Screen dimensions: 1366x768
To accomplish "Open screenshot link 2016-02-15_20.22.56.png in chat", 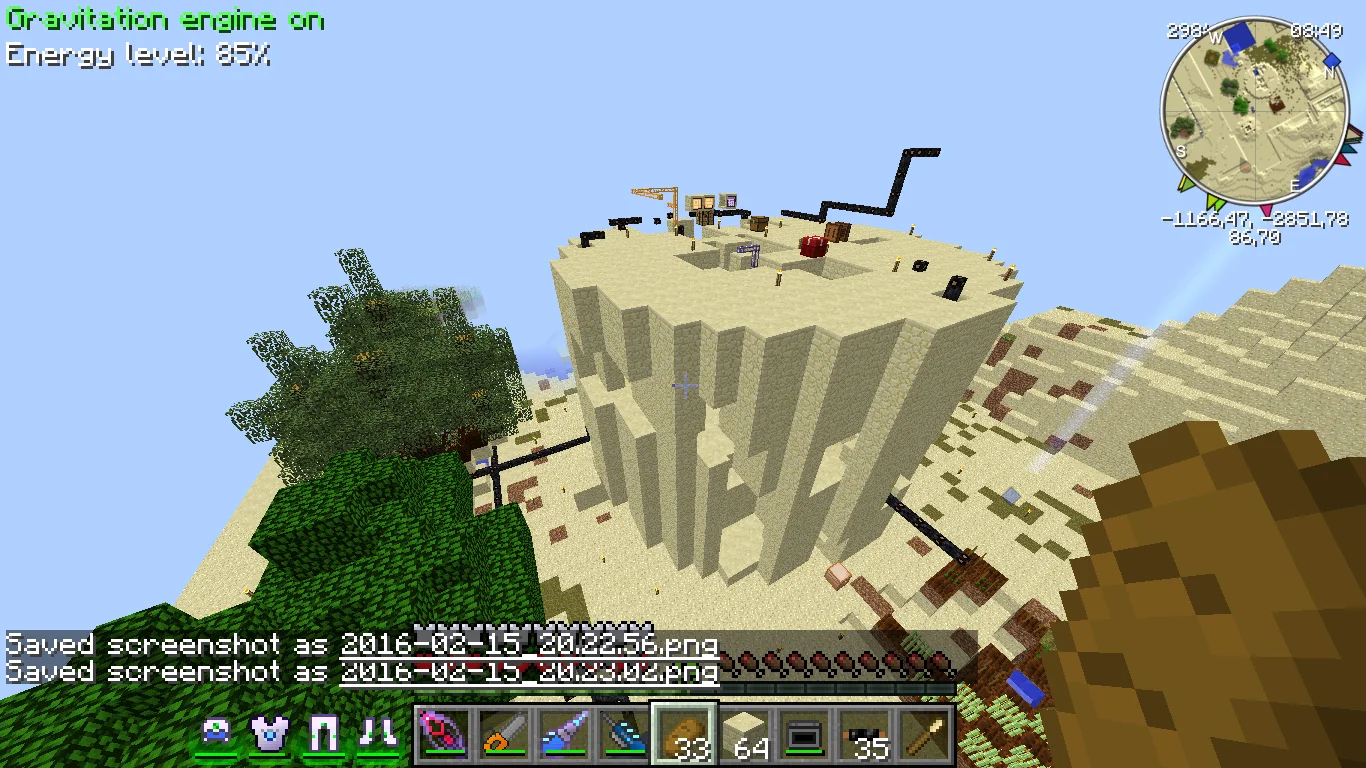I will 529,645.
